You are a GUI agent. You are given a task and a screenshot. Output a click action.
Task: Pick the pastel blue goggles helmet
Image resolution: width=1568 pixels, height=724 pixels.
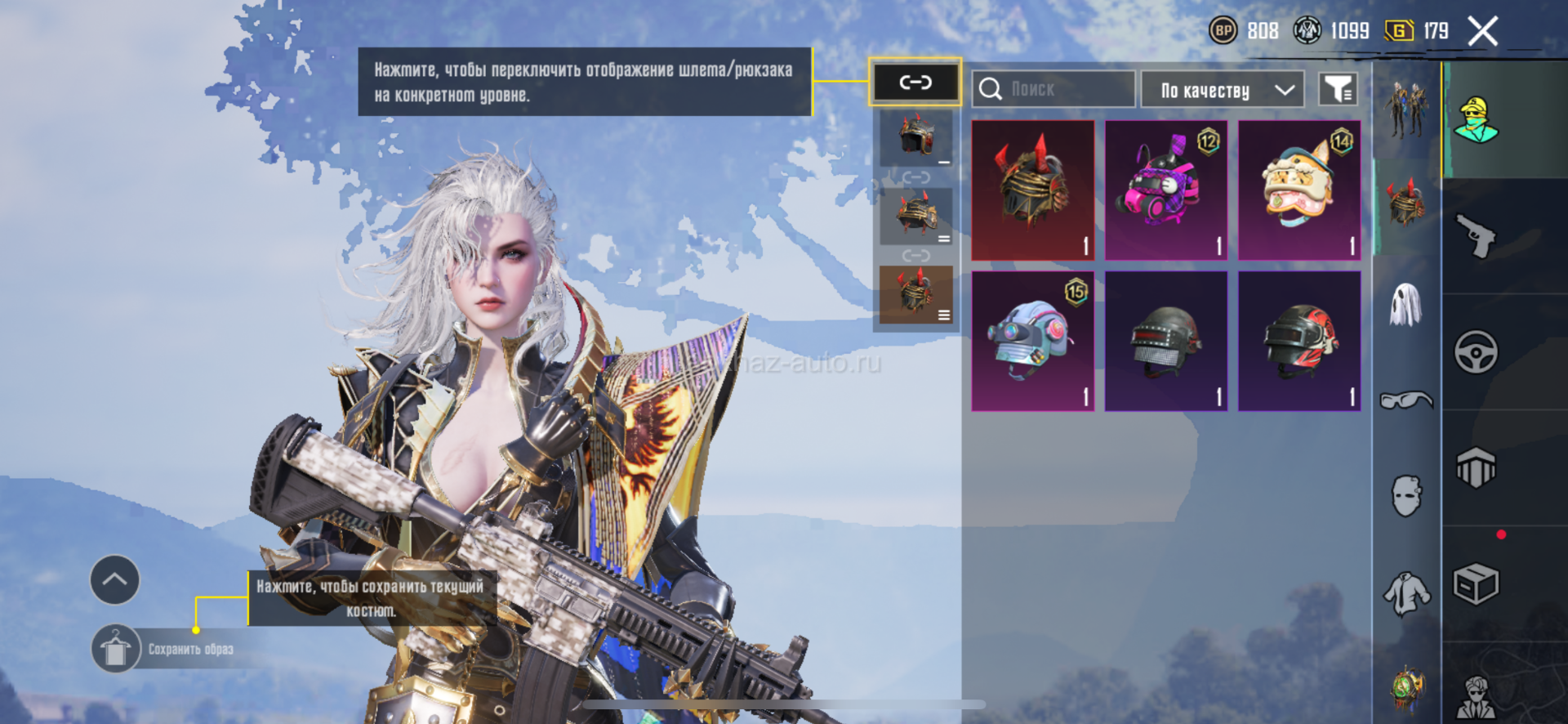[1033, 341]
